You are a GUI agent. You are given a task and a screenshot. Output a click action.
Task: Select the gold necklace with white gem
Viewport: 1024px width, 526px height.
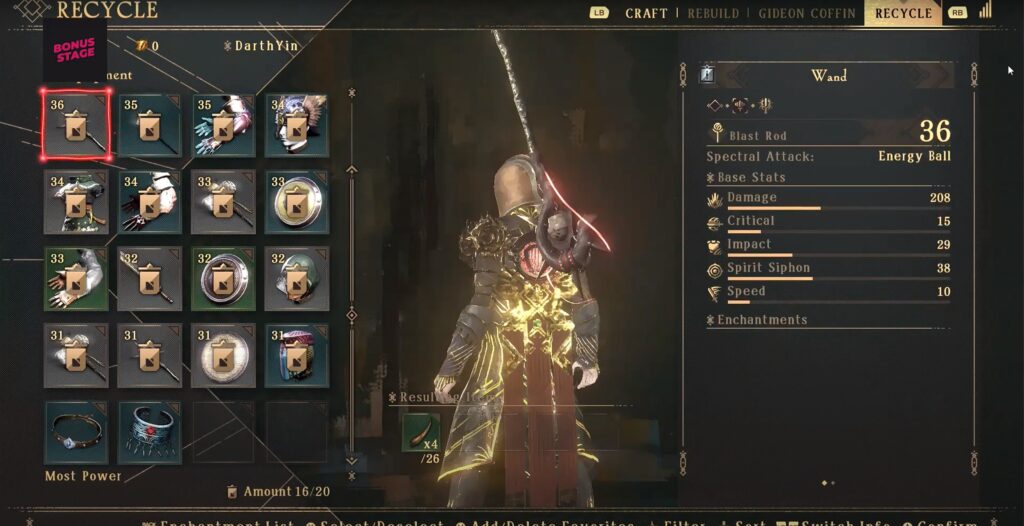76,432
